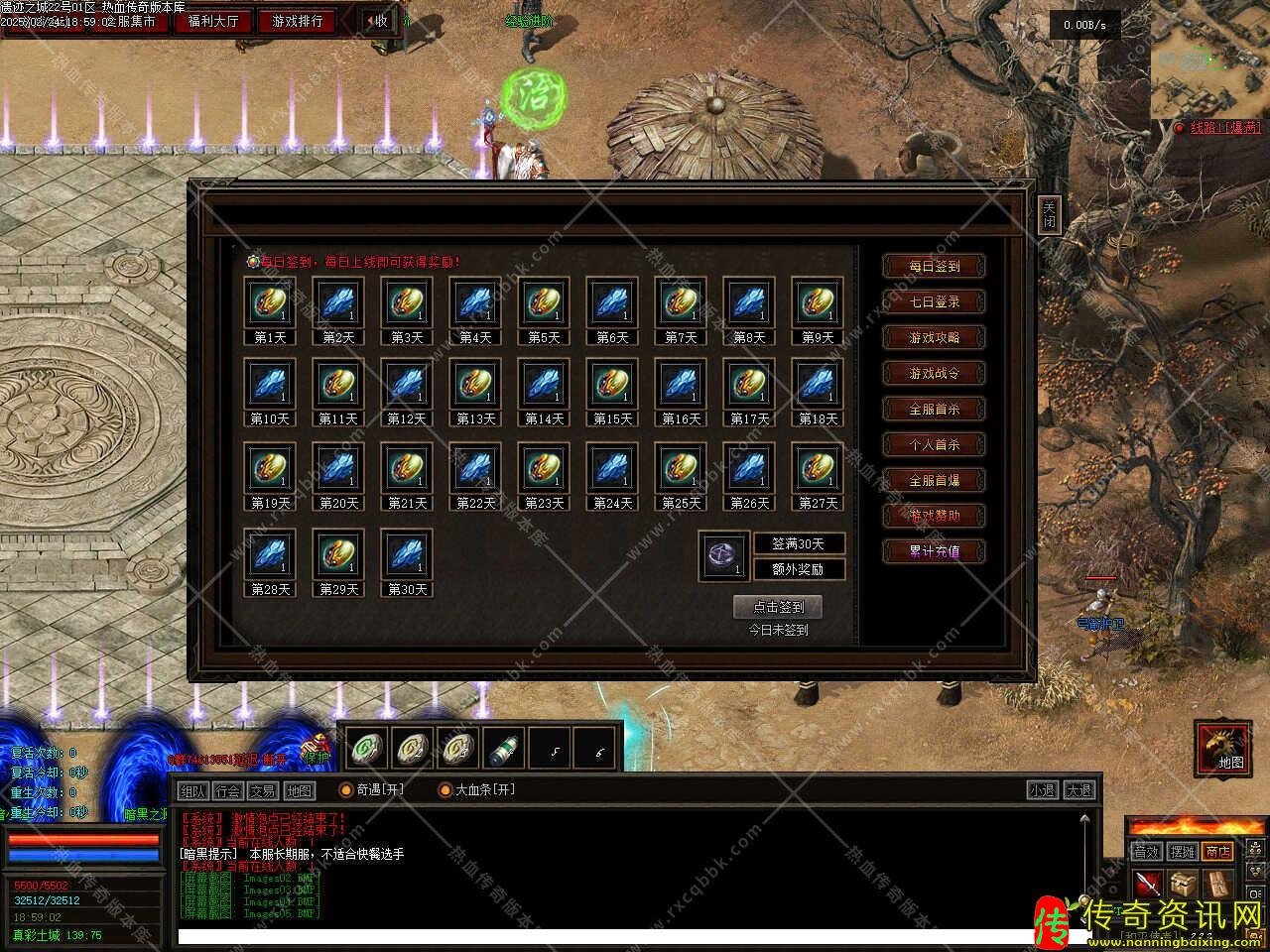Open the 组队 team panel
Image resolution: width=1270 pixels, height=952 pixels.
click(x=192, y=790)
